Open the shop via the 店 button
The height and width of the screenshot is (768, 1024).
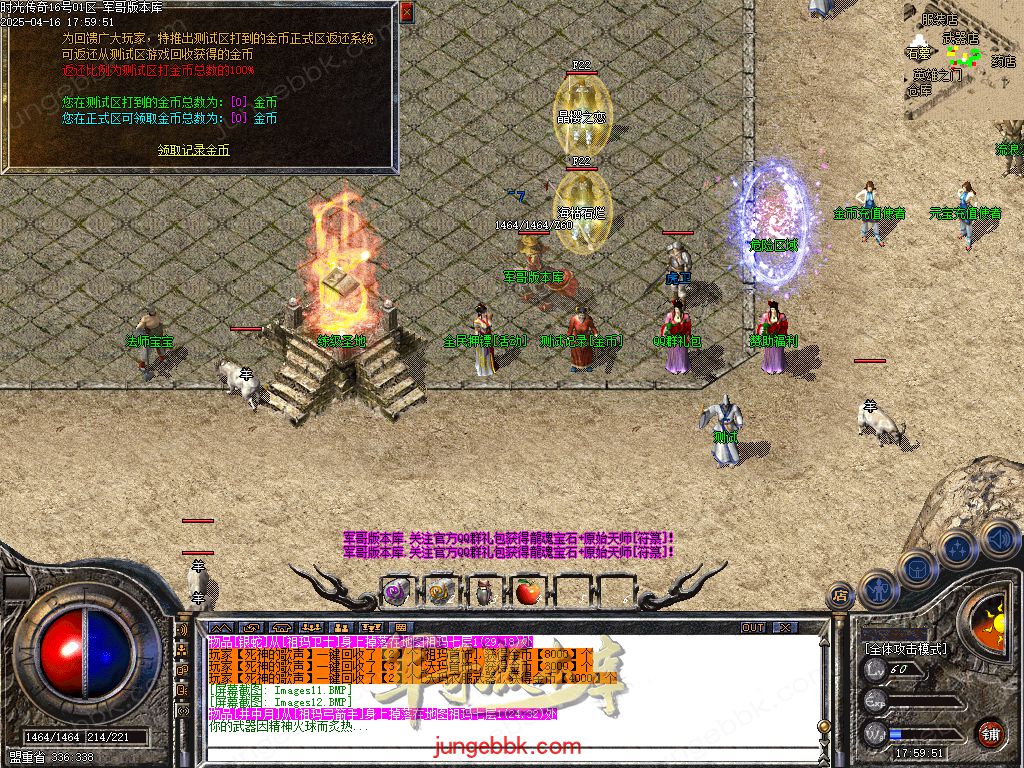tap(841, 598)
